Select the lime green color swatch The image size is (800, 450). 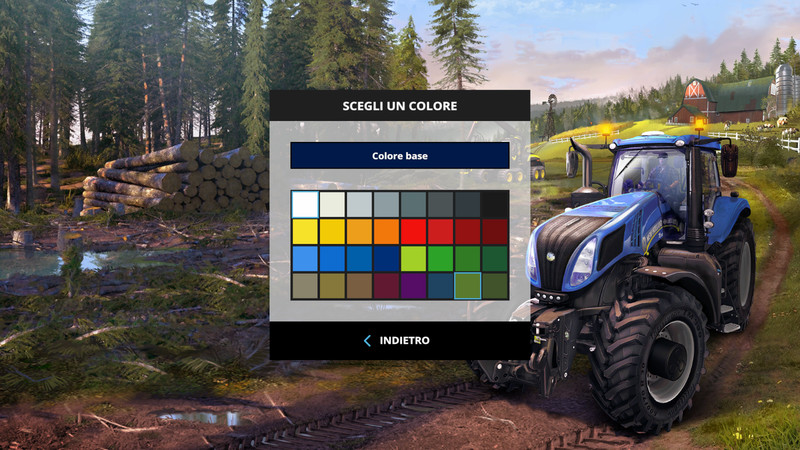(413, 259)
